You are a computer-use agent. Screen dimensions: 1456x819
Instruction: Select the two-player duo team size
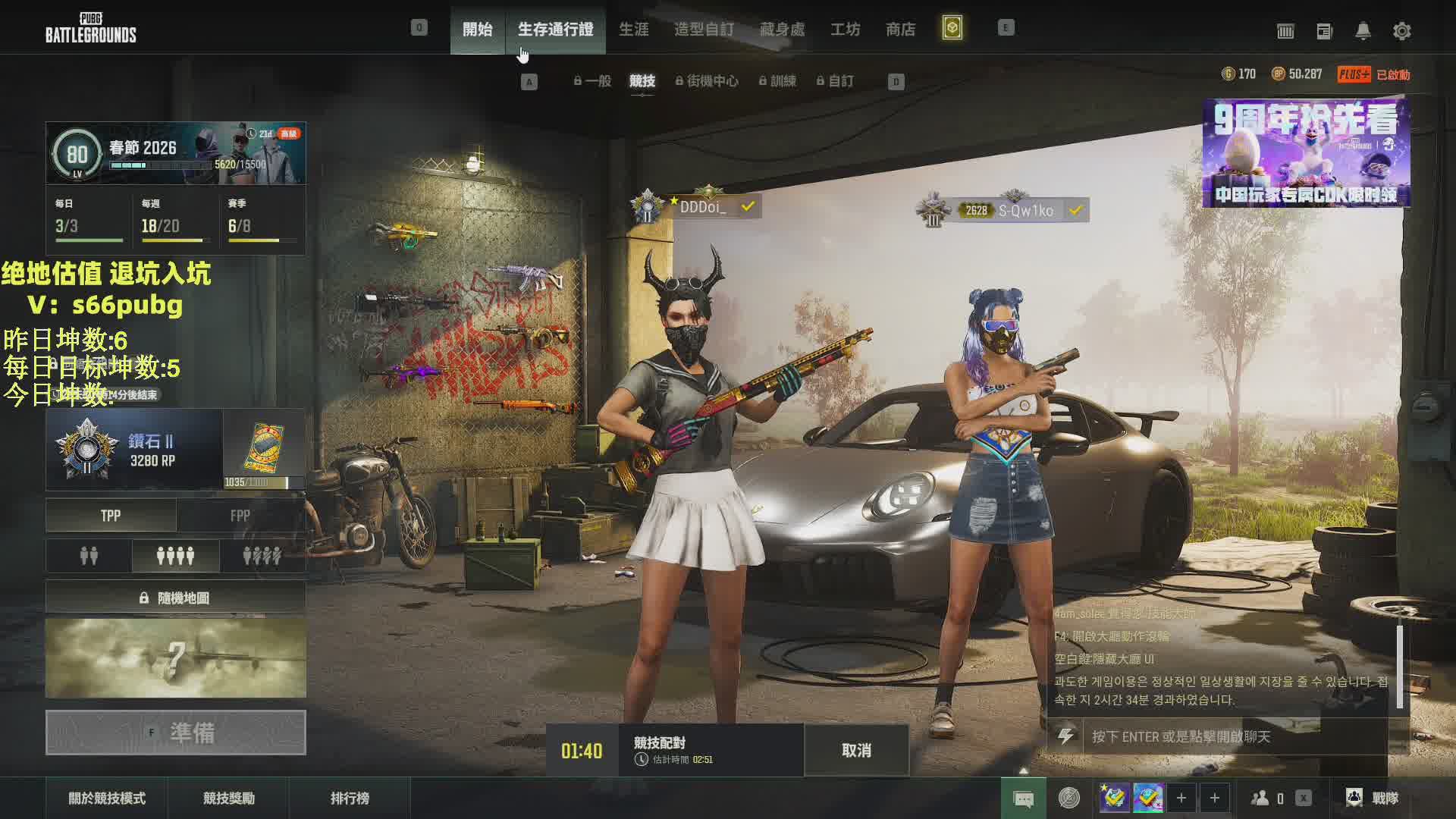point(89,557)
